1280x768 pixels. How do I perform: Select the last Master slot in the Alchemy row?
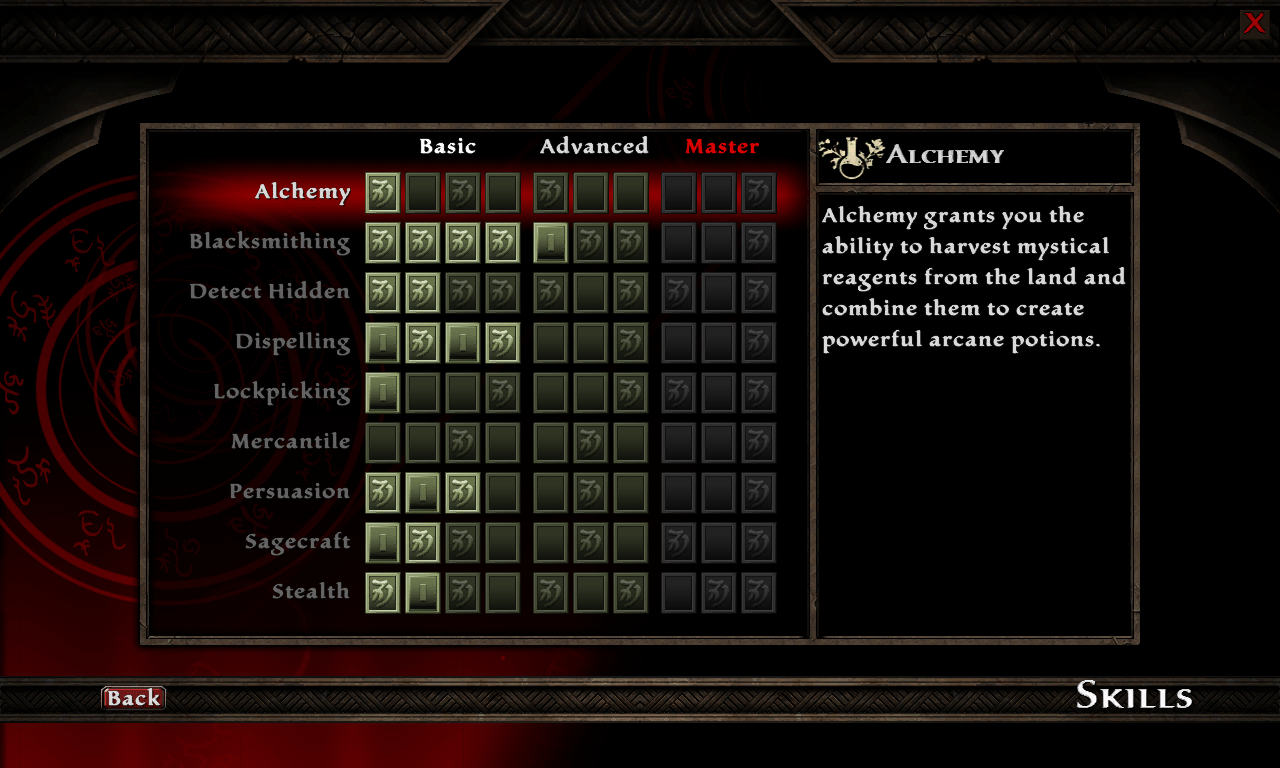pyautogui.click(x=758, y=192)
